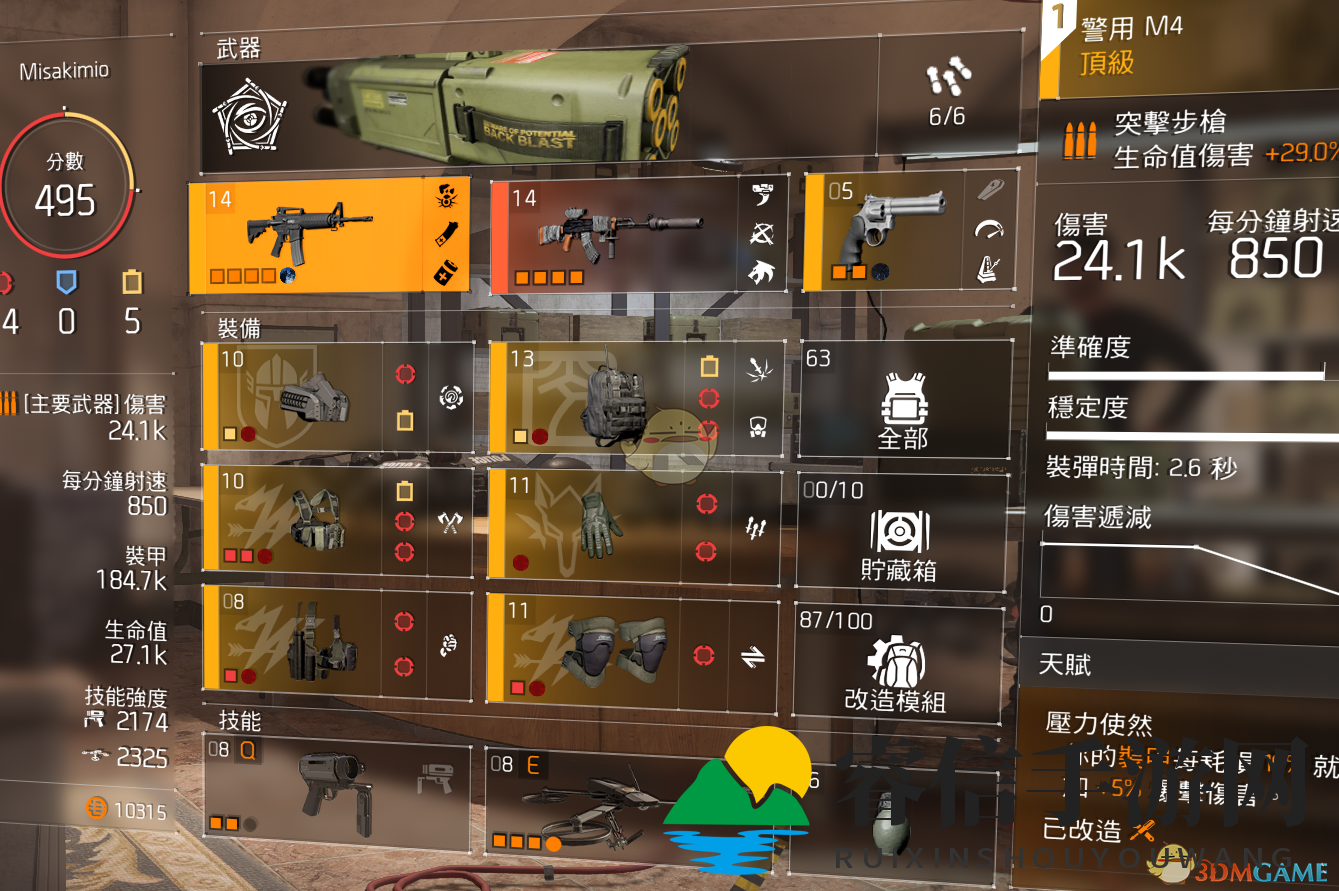The image size is (1339, 891).
Task: Choose the suppressed AK rifle slot
Action: (x=620, y=235)
